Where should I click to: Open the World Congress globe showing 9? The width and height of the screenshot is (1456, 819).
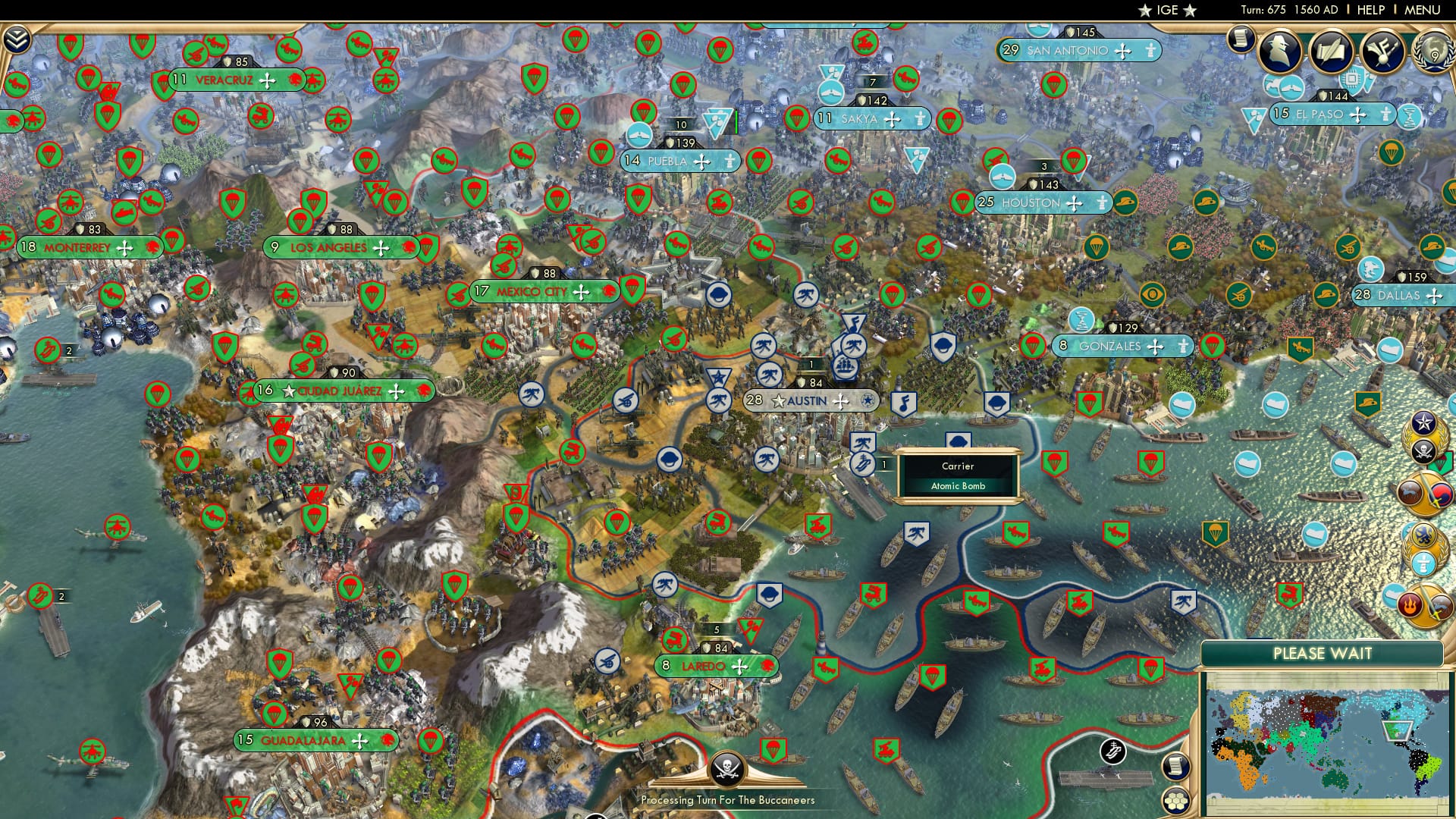tap(1433, 53)
